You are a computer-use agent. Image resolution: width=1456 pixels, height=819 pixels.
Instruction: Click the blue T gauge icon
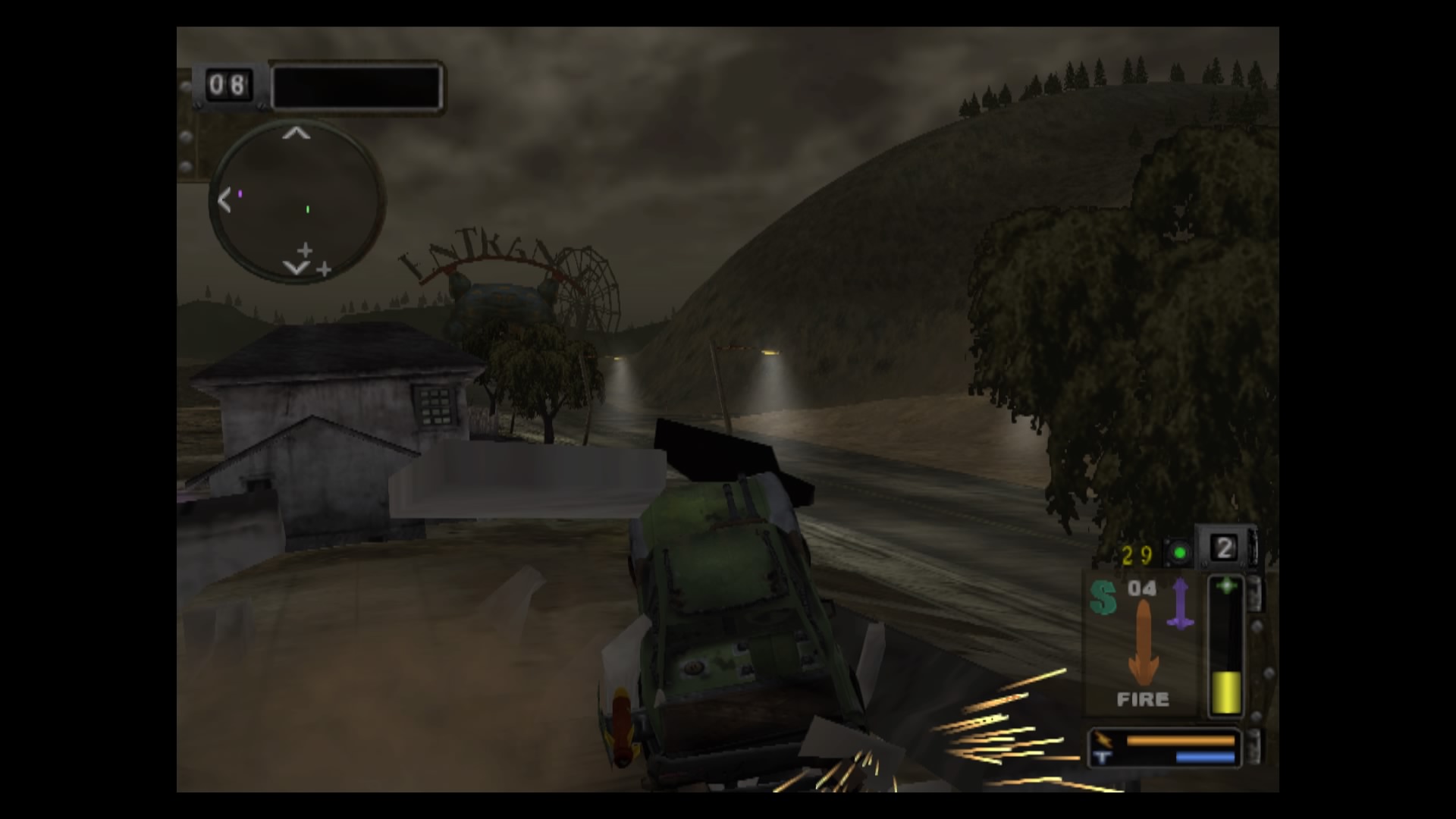(x=1102, y=757)
